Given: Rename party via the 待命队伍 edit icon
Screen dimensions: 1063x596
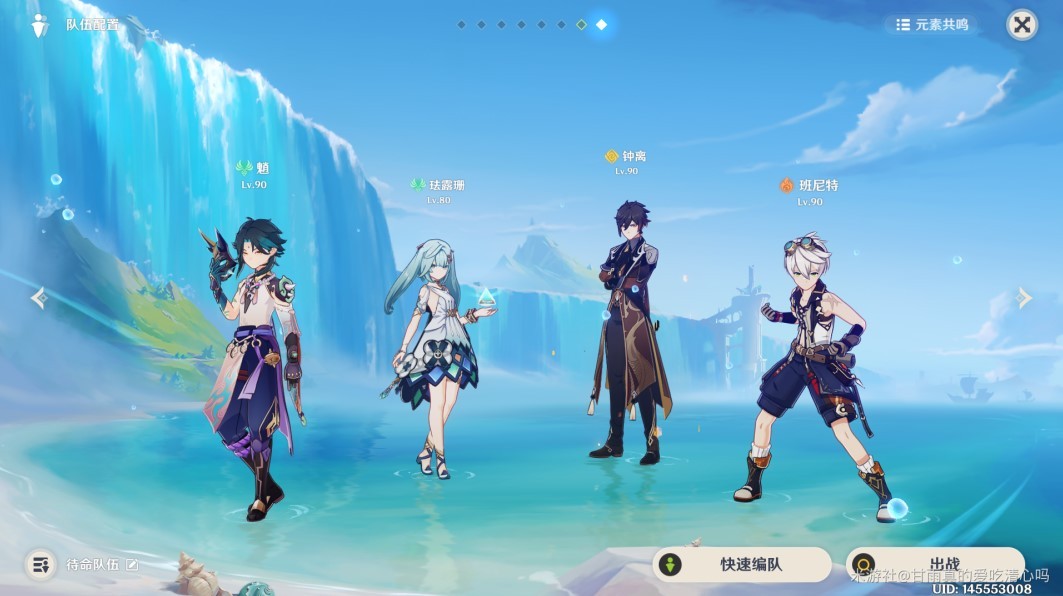Looking at the screenshot, I should [x=132, y=565].
